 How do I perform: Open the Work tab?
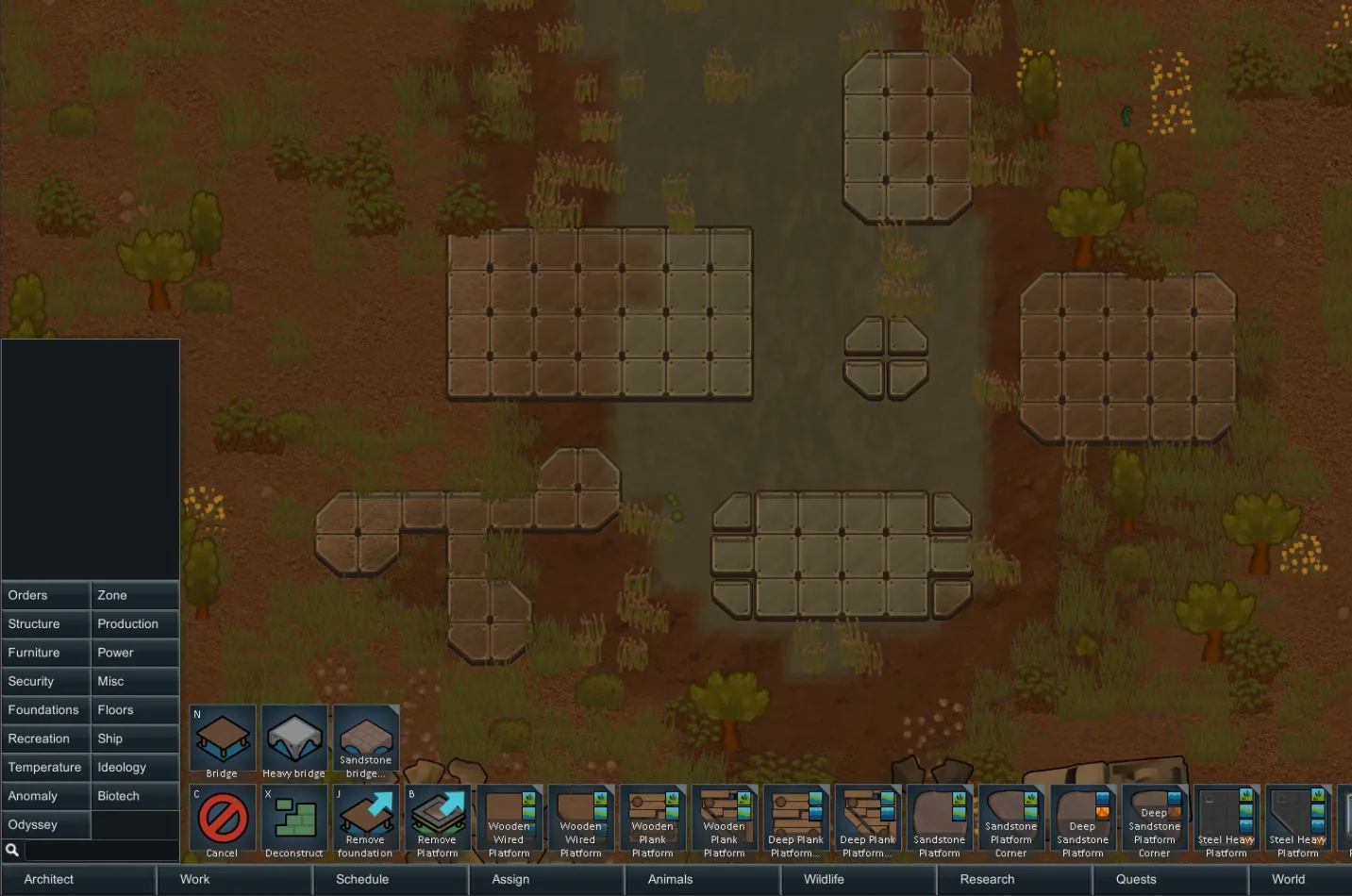tap(195, 879)
